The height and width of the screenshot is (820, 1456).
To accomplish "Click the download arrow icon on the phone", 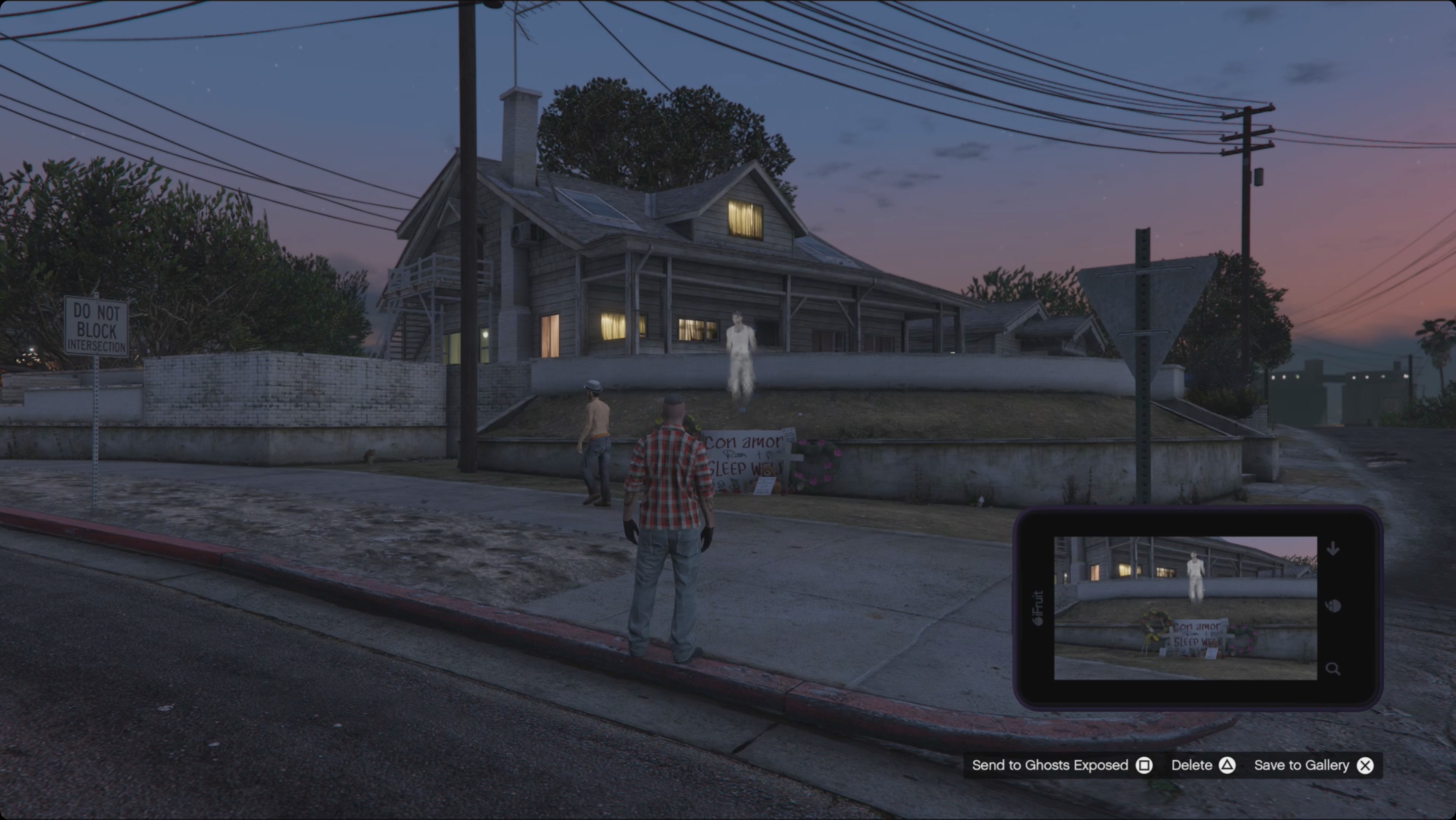I will point(1333,548).
